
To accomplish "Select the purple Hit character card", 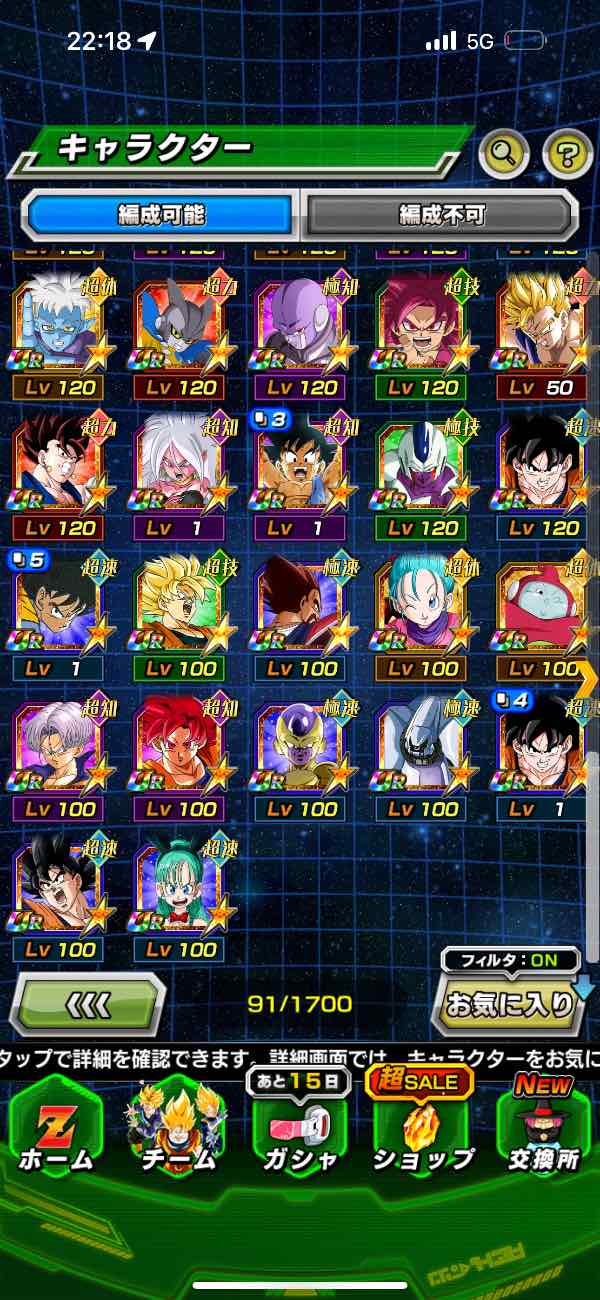I will pos(301,325).
